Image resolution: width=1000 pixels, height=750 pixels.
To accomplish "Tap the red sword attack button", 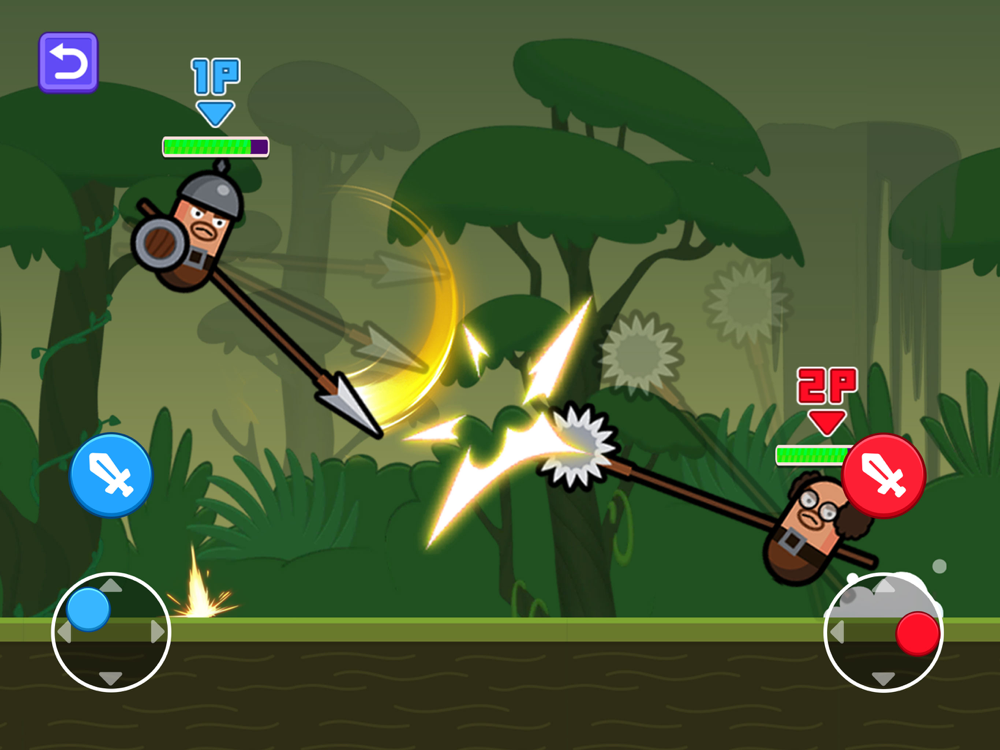I will click(x=883, y=476).
